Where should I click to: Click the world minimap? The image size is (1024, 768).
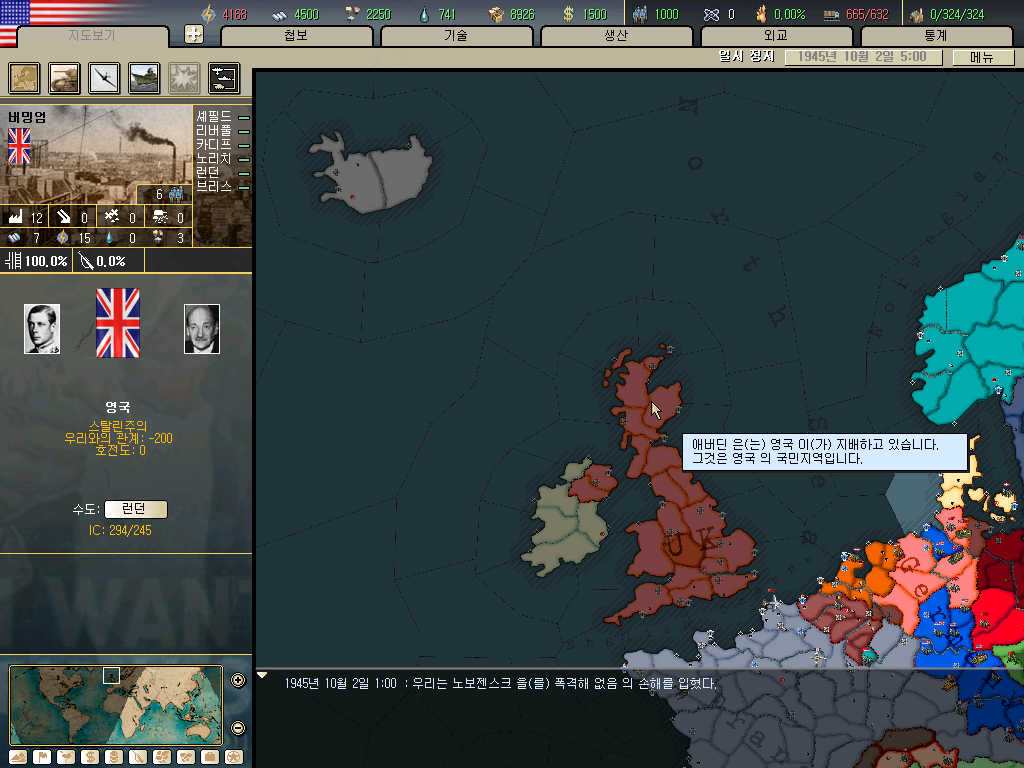116,704
